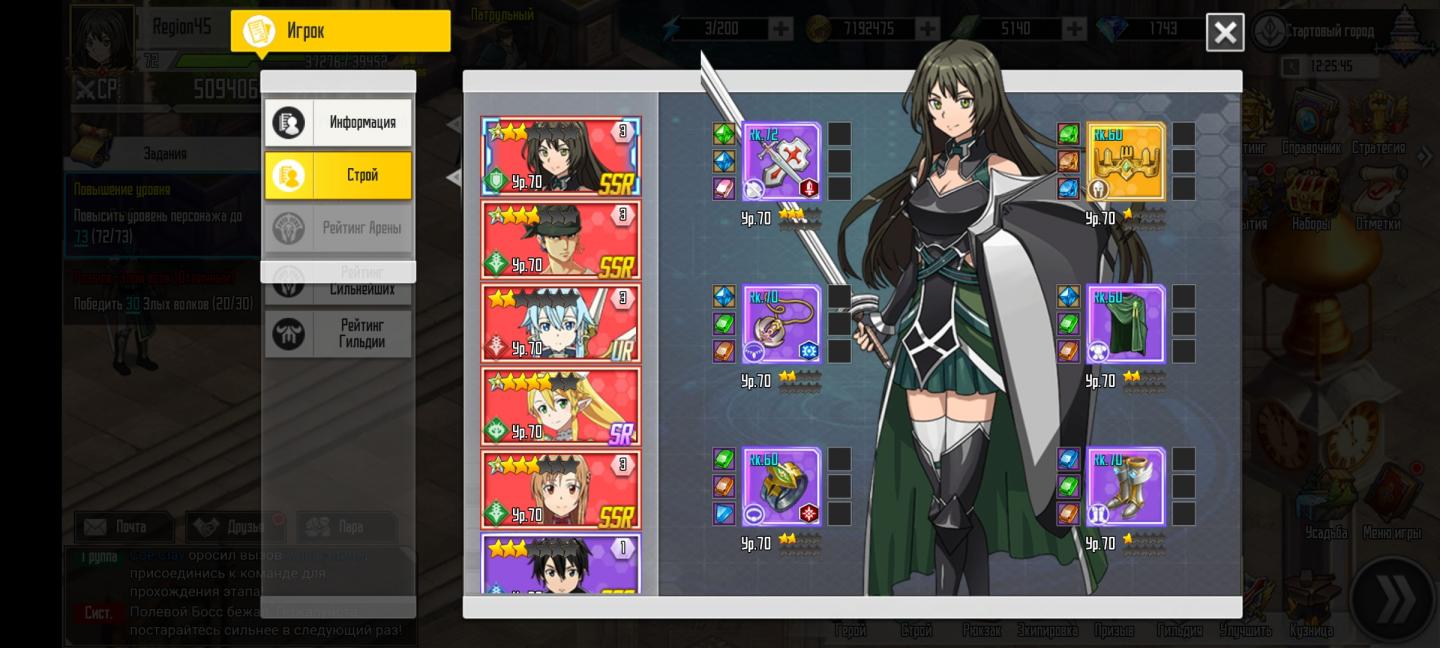Image resolution: width=1440 pixels, height=648 pixels.
Task: Inspect the golden crown helmet slot
Action: (x=1125, y=162)
